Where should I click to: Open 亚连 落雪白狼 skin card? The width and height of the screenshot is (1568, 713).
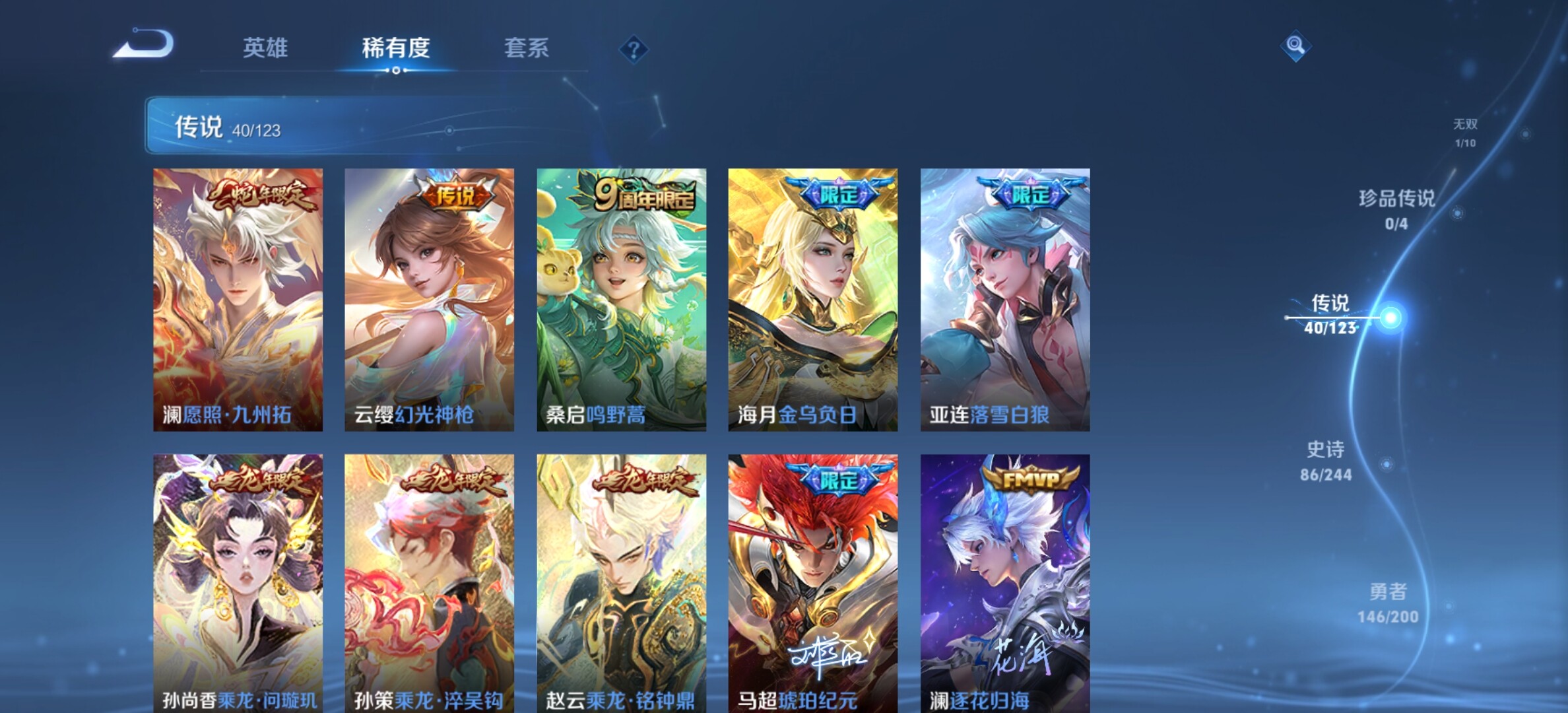[1005, 300]
